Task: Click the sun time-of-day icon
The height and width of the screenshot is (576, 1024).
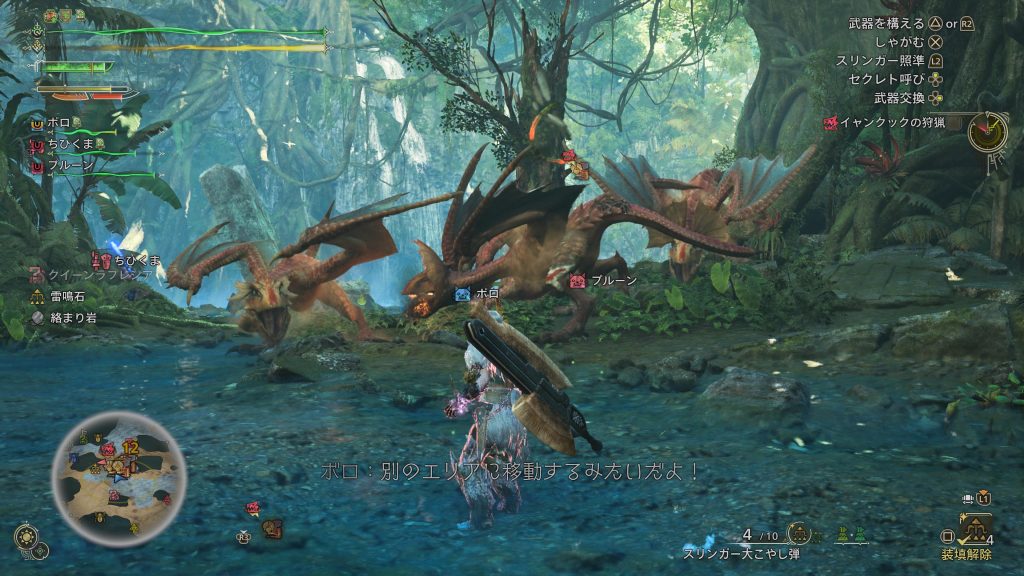Action: click(x=25, y=536)
